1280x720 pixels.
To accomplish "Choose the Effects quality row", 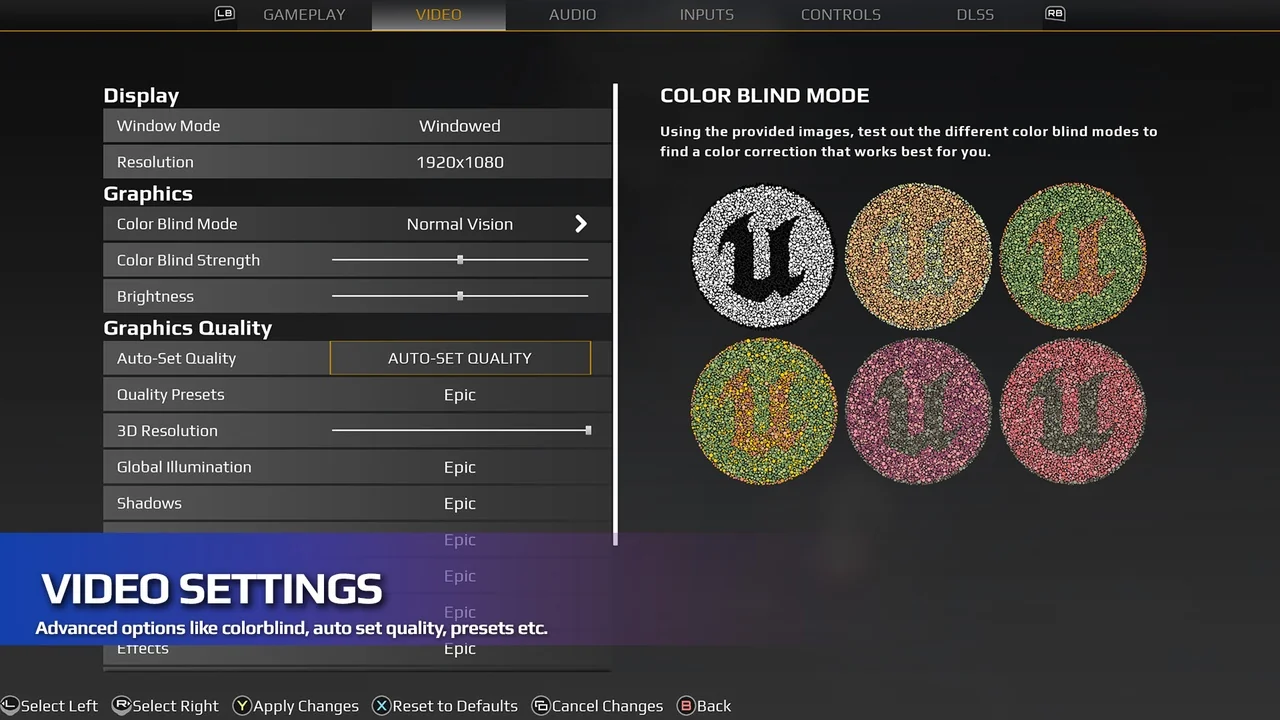I will point(459,650).
